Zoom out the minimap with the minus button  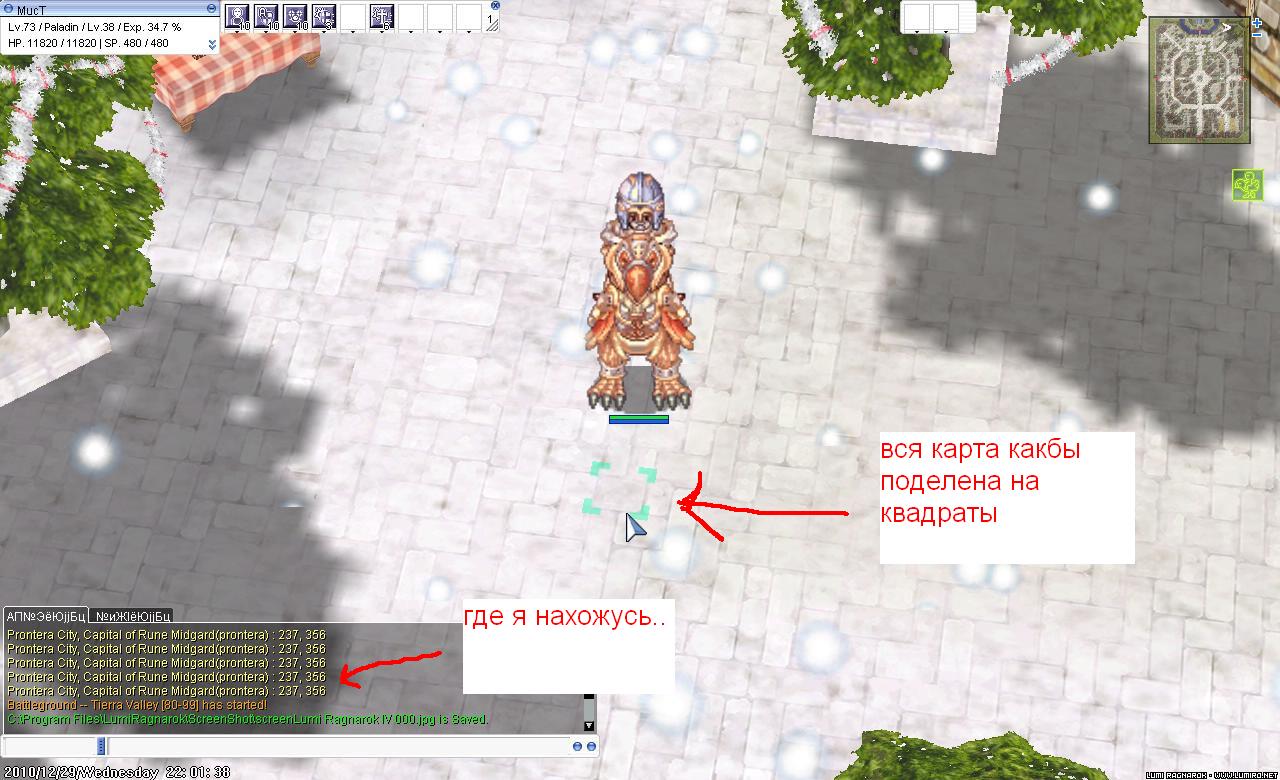[1257, 35]
